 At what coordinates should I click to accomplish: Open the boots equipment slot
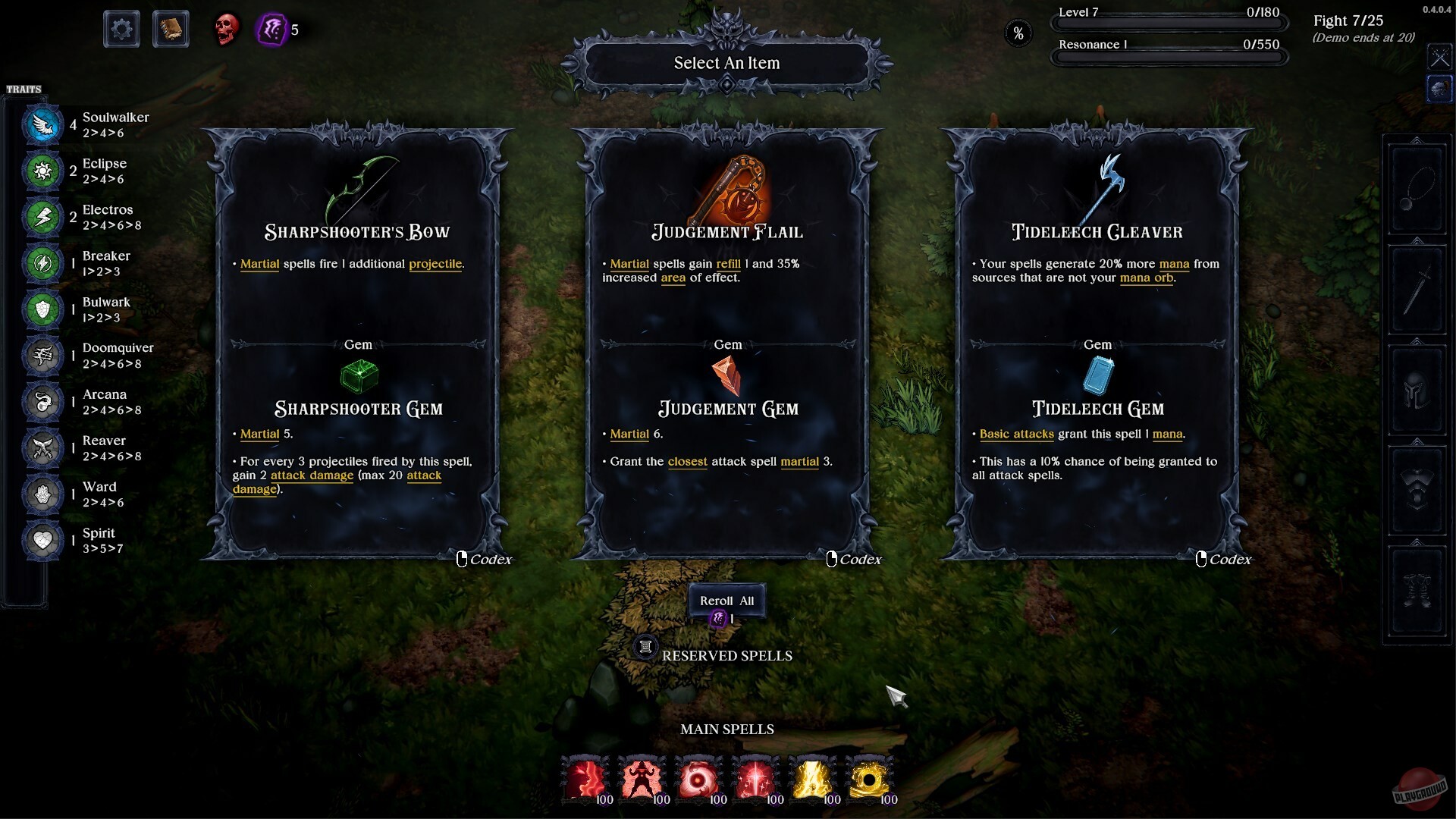pyautogui.click(x=1416, y=591)
